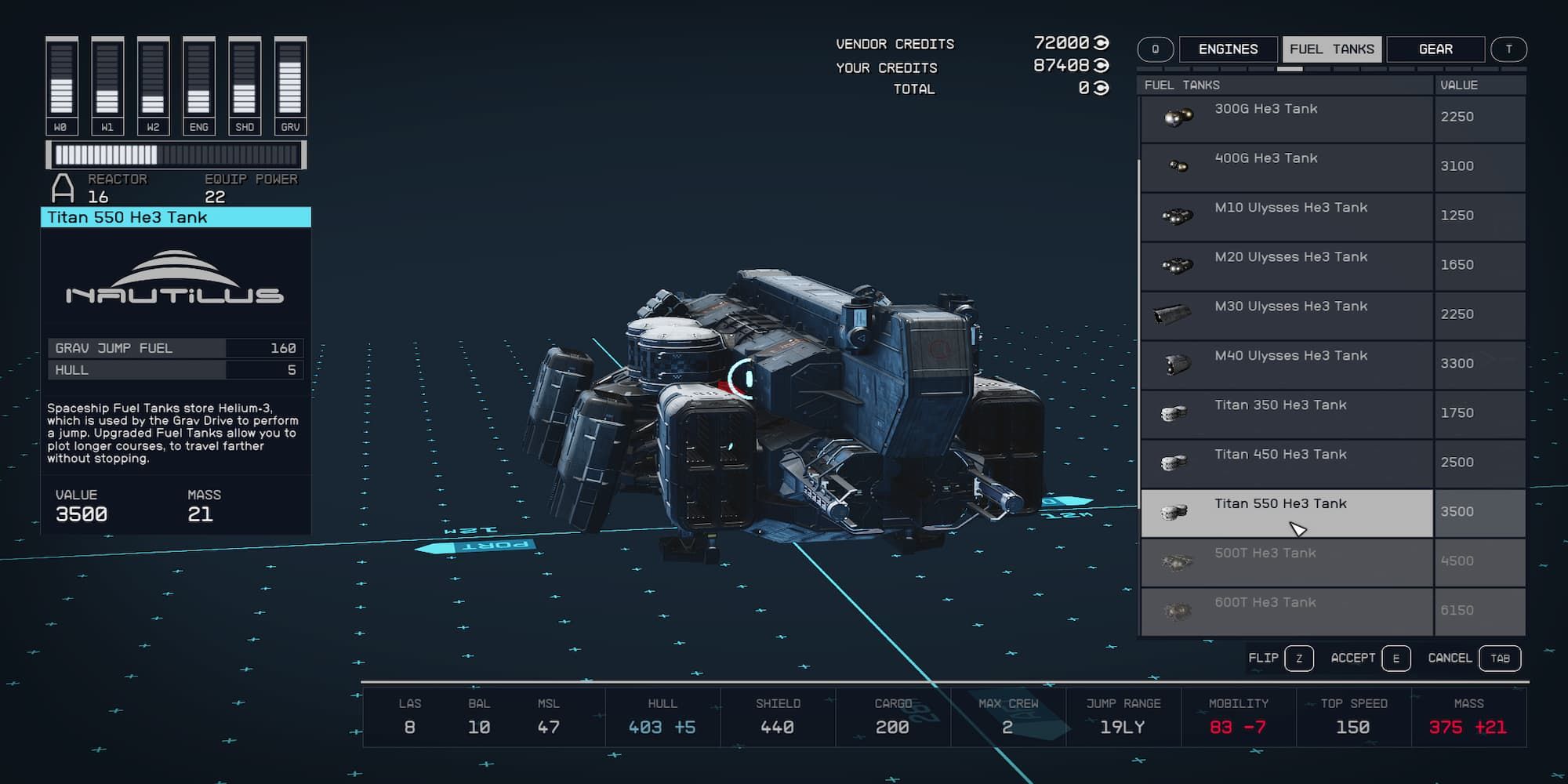
Task: Click the M30 Ulysses He3 Tank icon
Action: pos(1172,314)
